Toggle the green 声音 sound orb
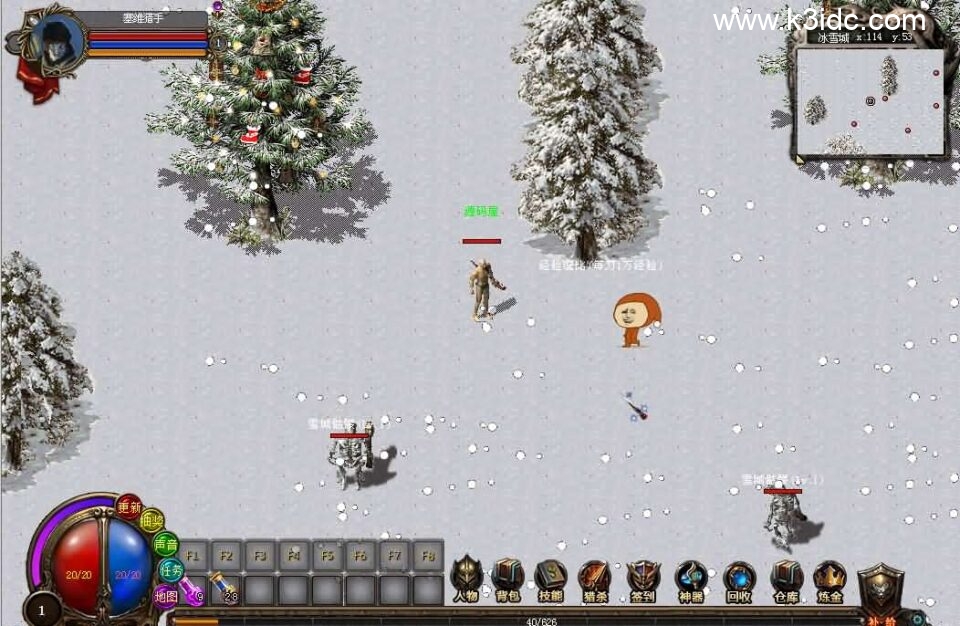 pyautogui.click(x=166, y=545)
